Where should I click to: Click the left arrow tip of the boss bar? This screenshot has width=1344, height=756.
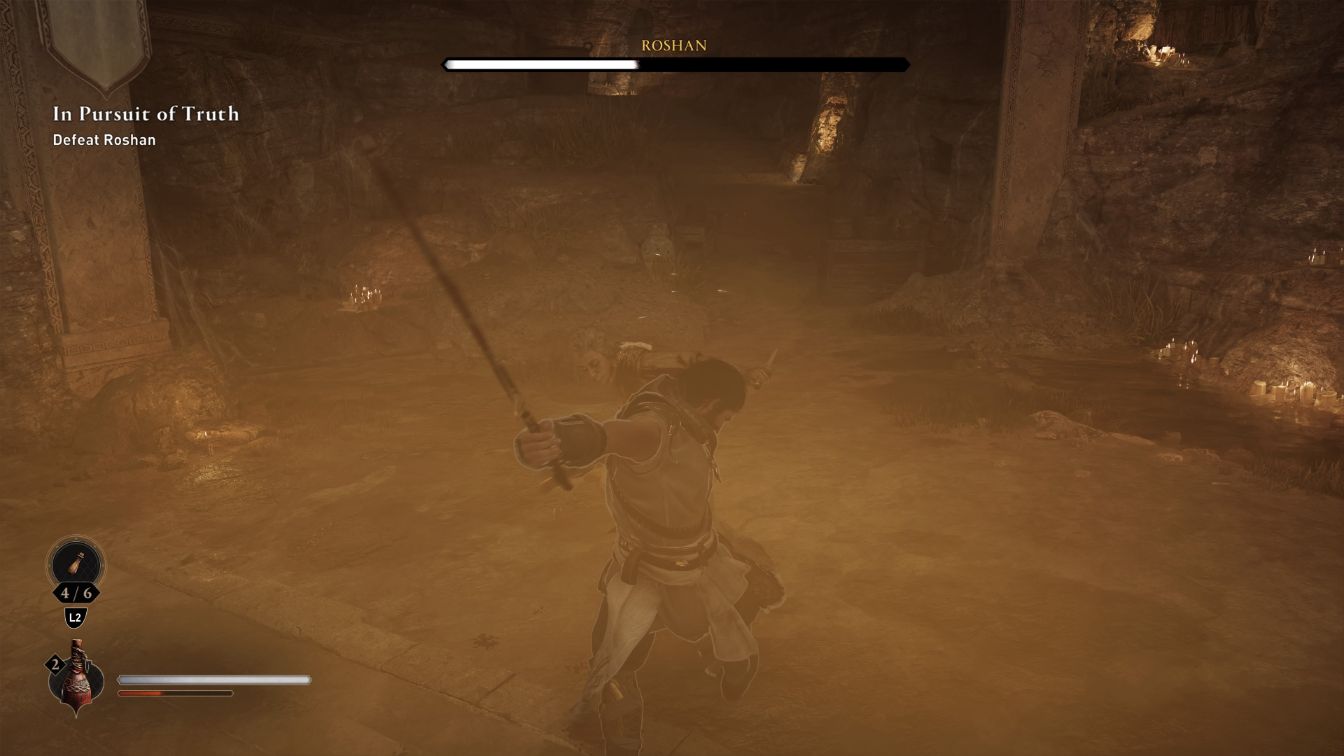click(x=444, y=64)
